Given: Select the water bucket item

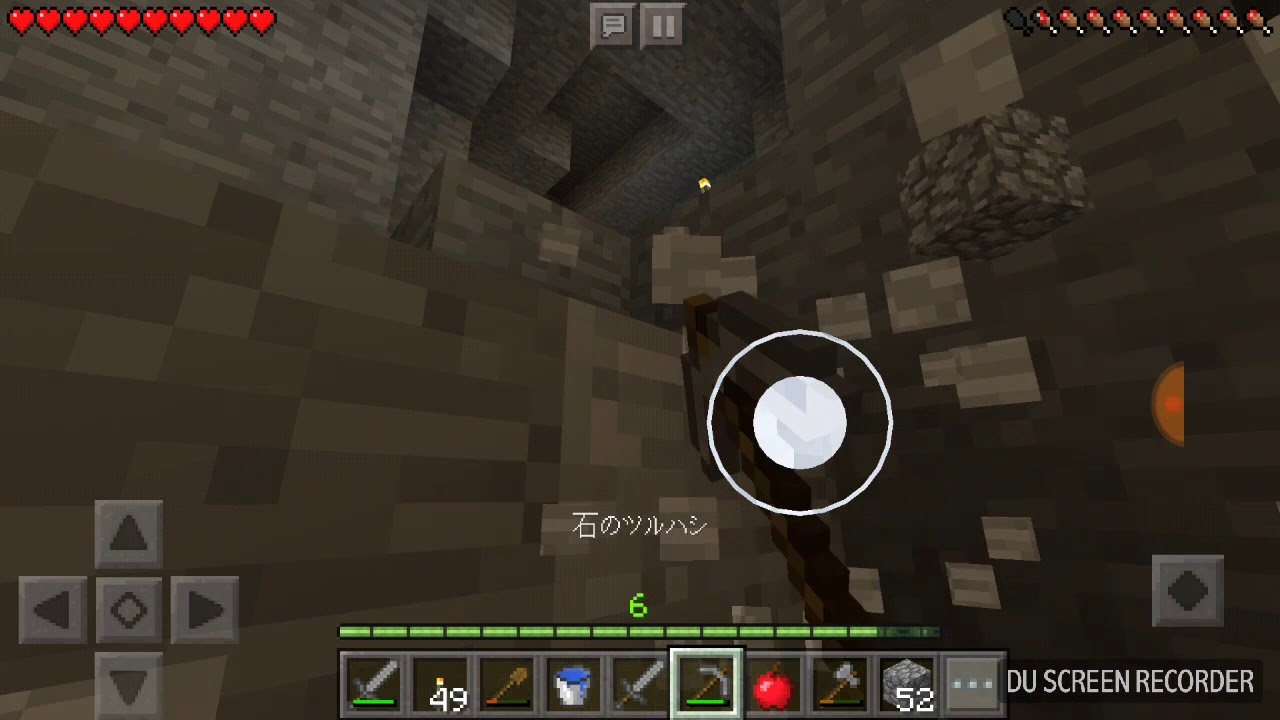Looking at the screenshot, I should click(x=574, y=683).
